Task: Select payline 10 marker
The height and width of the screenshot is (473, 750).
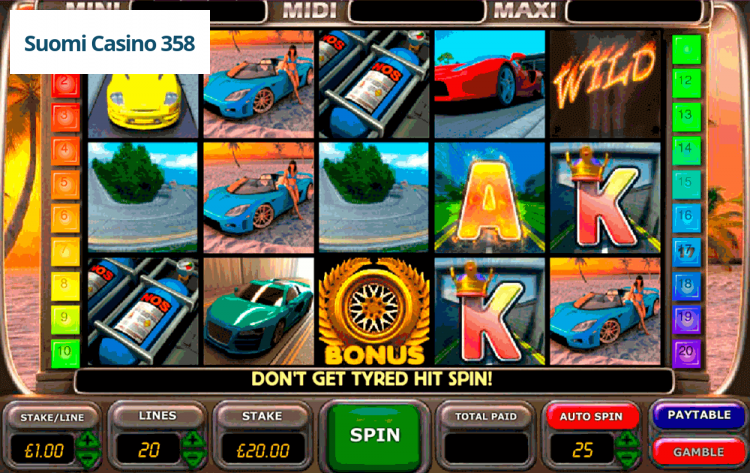Action: (66, 352)
